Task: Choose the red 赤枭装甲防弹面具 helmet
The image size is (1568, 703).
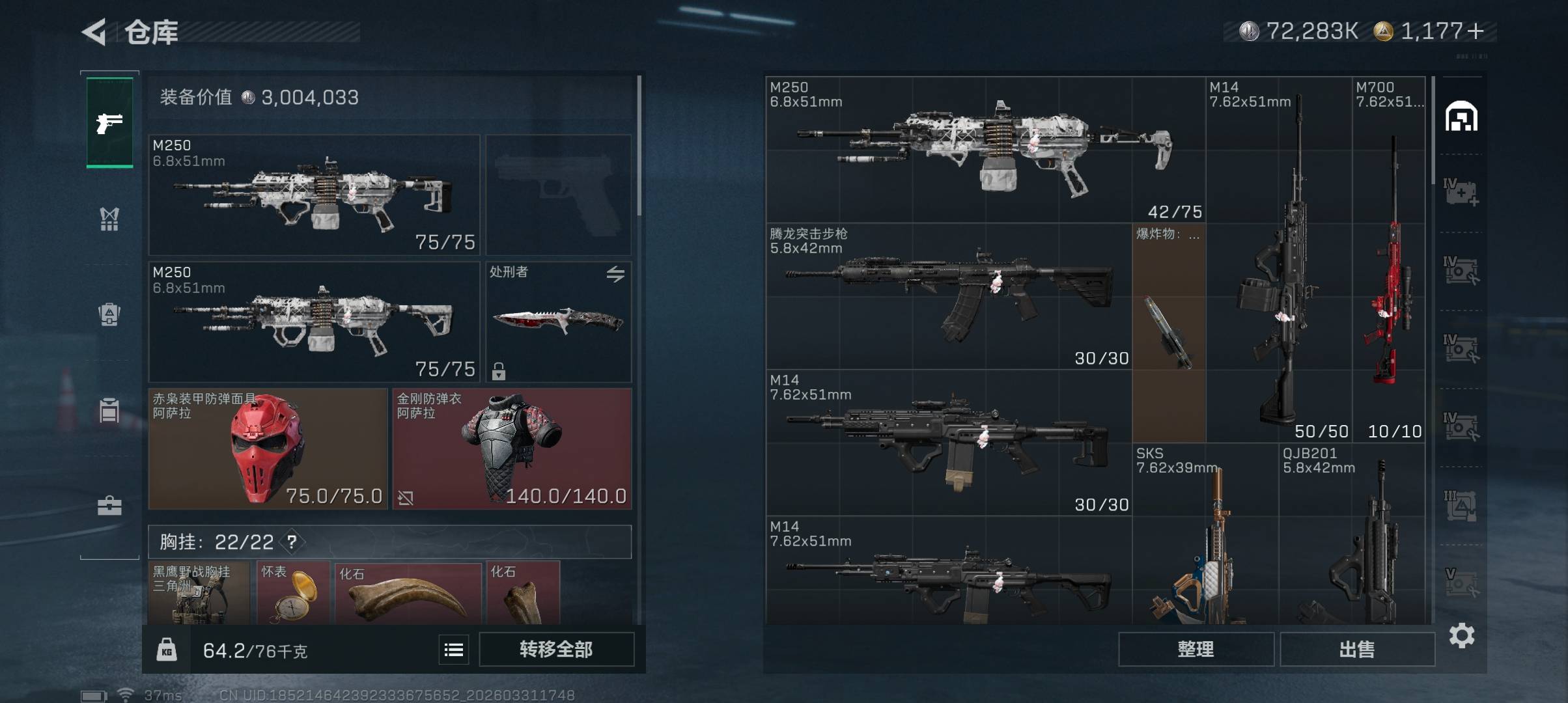Action: [x=268, y=448]
